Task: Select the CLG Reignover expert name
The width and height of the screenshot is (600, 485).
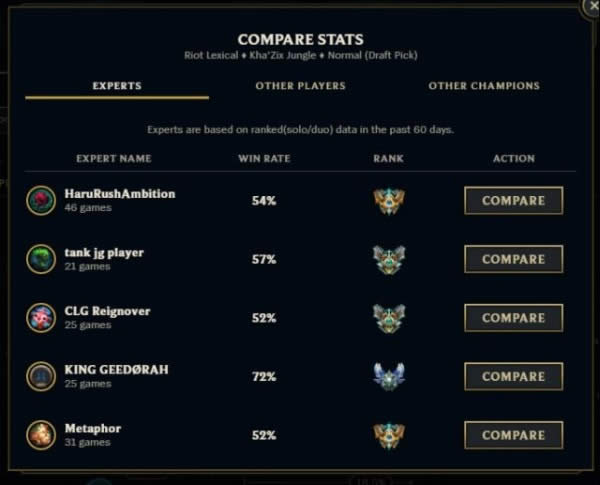Action: click(x=107, y=311)
